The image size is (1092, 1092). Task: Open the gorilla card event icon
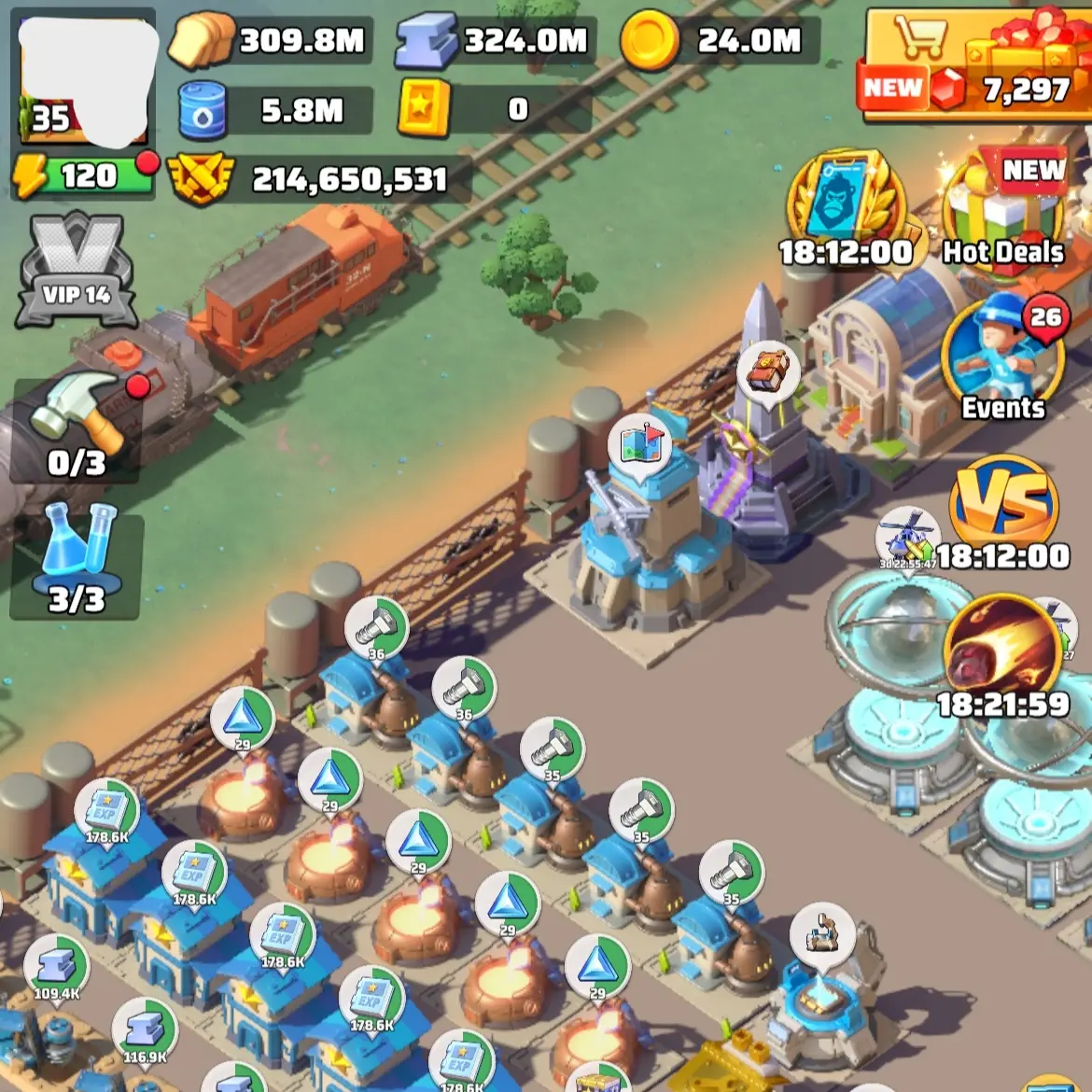click(846, 207)
